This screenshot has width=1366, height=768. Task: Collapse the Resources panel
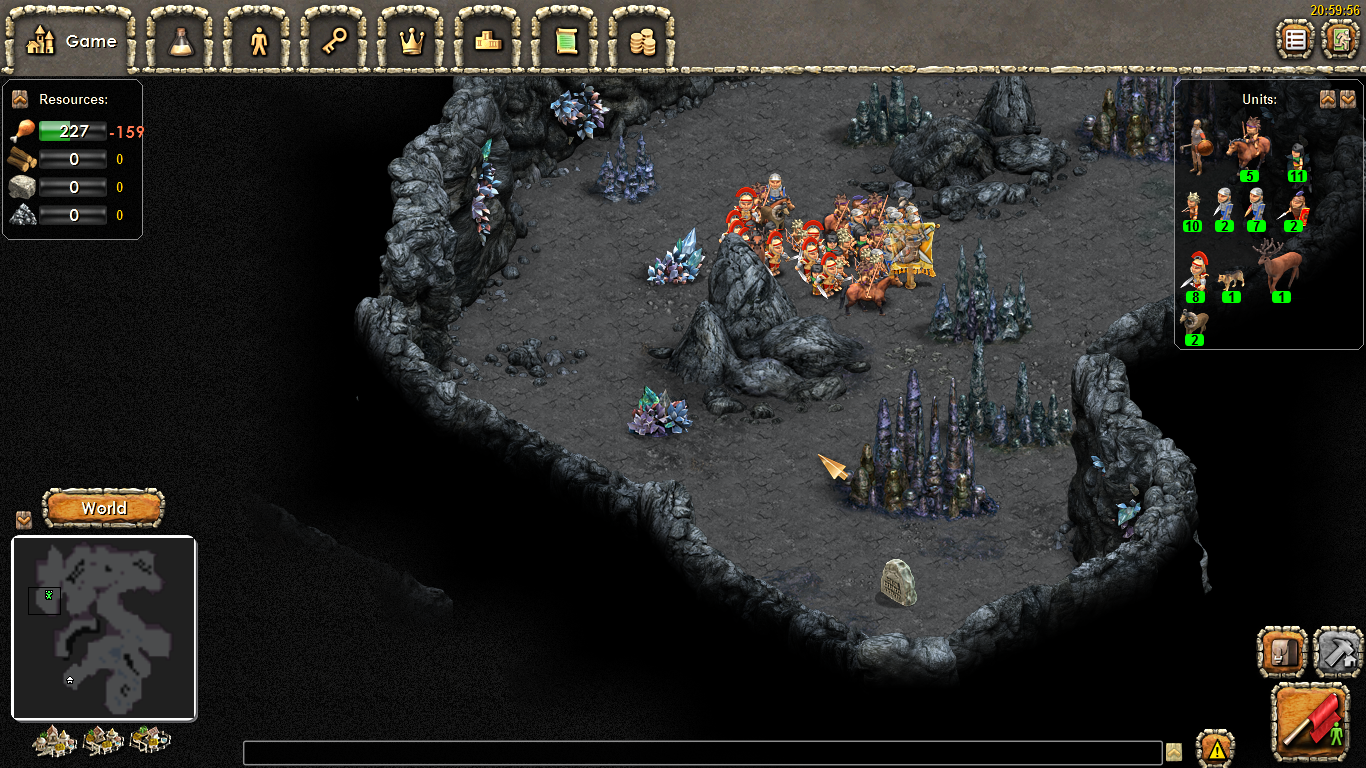click(x=19, y=99)
